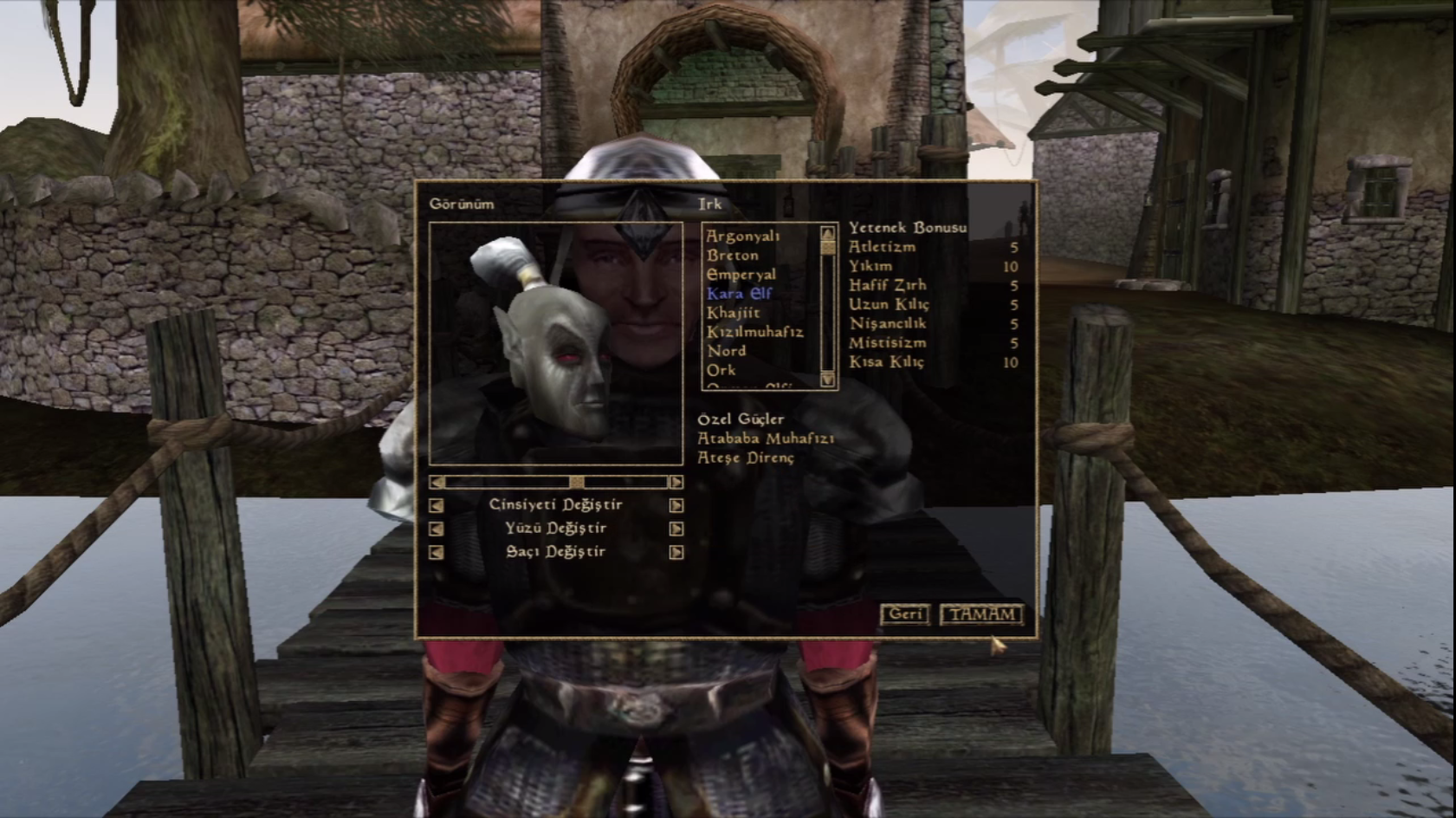Select Kızılmuhafız from the race list
Screen dimensions: 1456x818
[x=754, y=332]
